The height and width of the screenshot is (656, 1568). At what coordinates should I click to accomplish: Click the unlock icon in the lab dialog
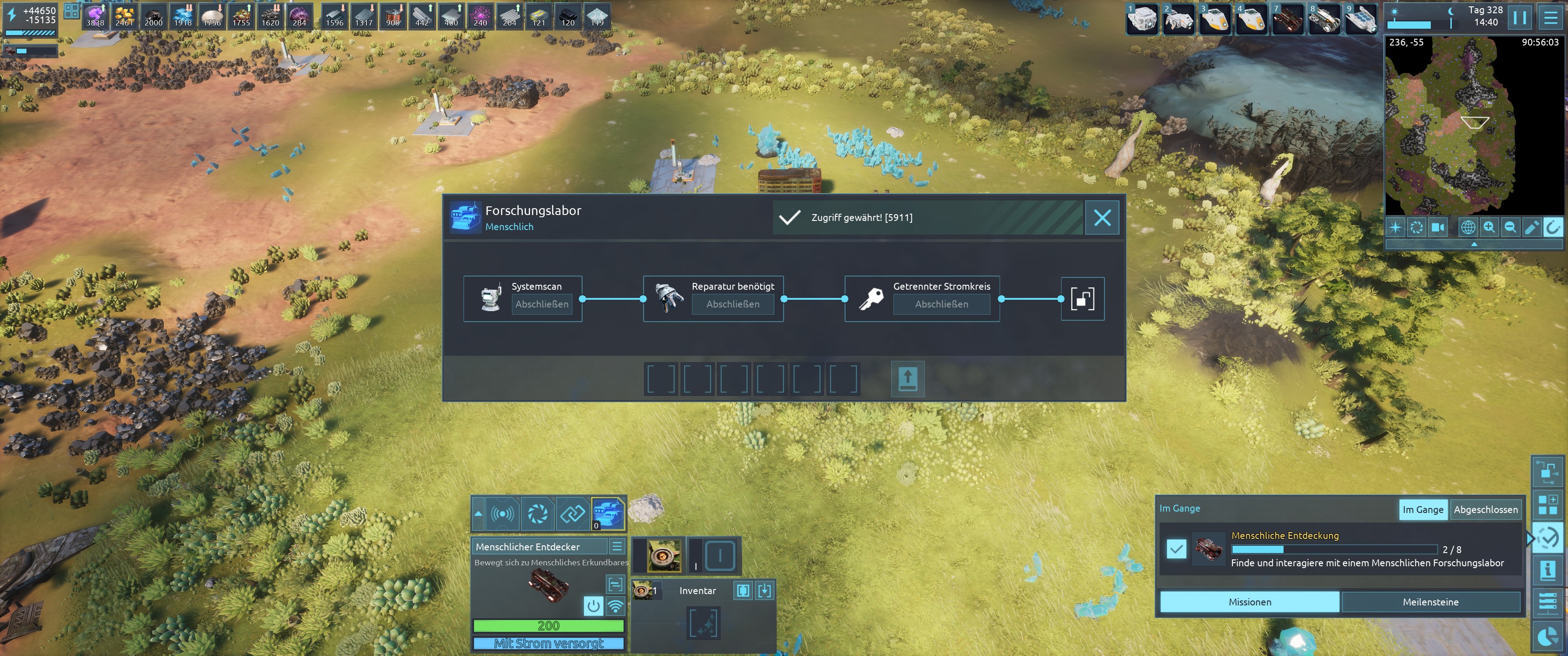pyautogui.click(x=1082, y=299)
